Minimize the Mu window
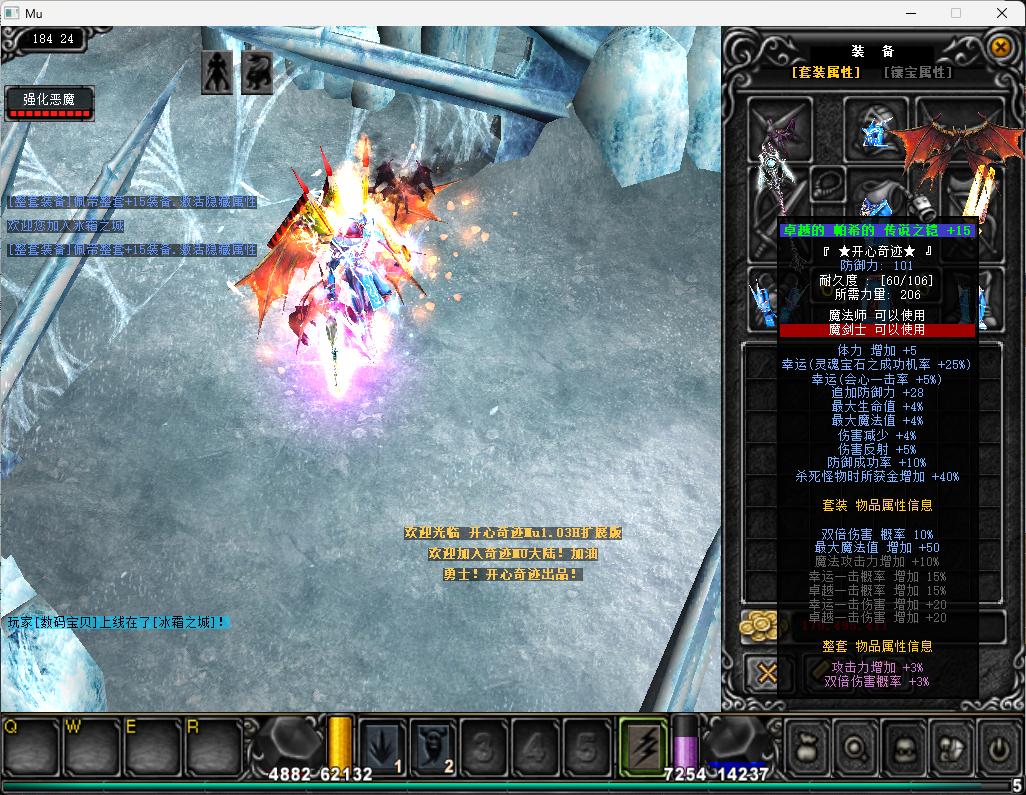 910,13
